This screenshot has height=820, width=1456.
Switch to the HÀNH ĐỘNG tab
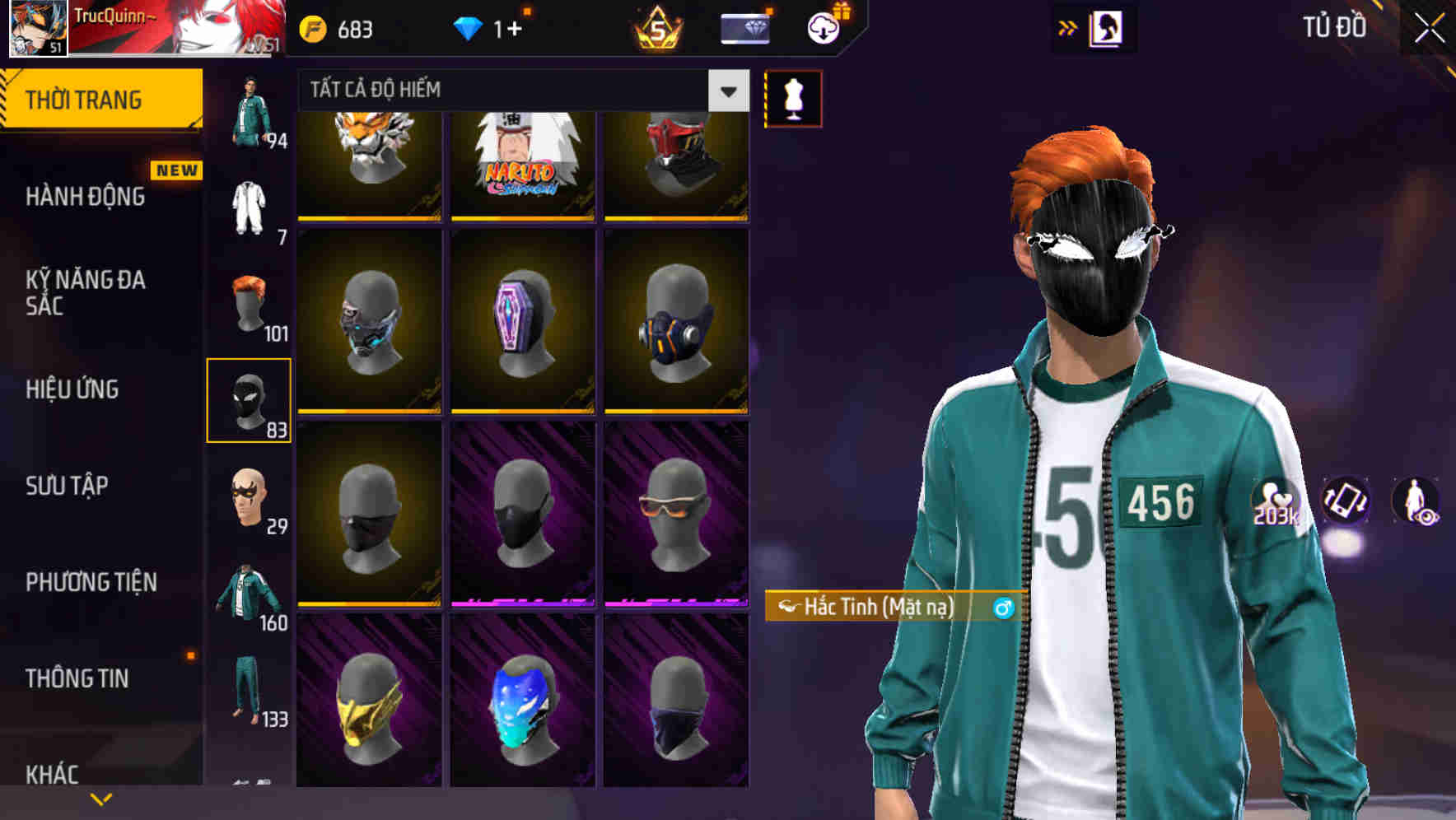[85, 196]
